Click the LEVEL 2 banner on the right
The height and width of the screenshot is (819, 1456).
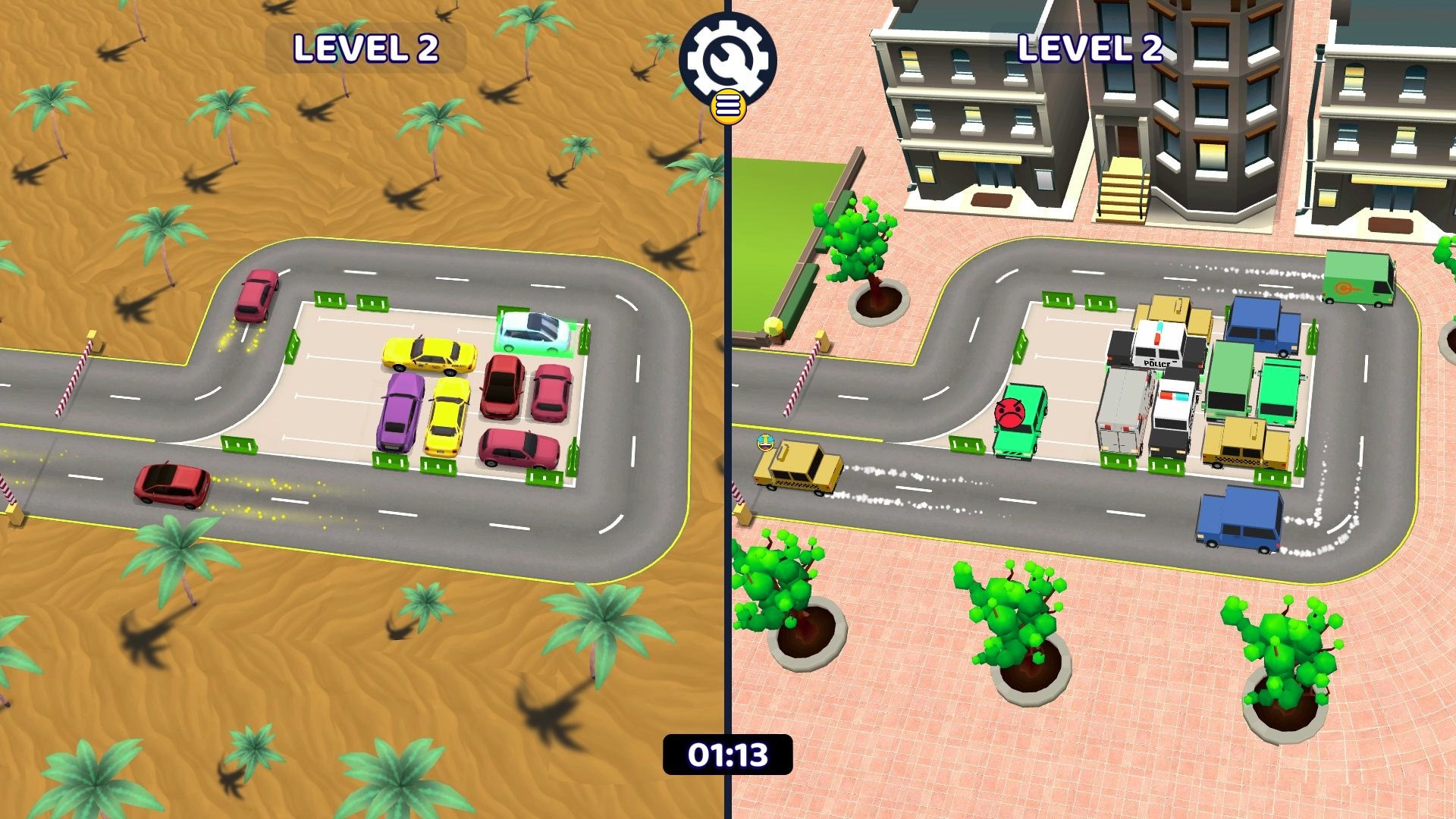1092,48
